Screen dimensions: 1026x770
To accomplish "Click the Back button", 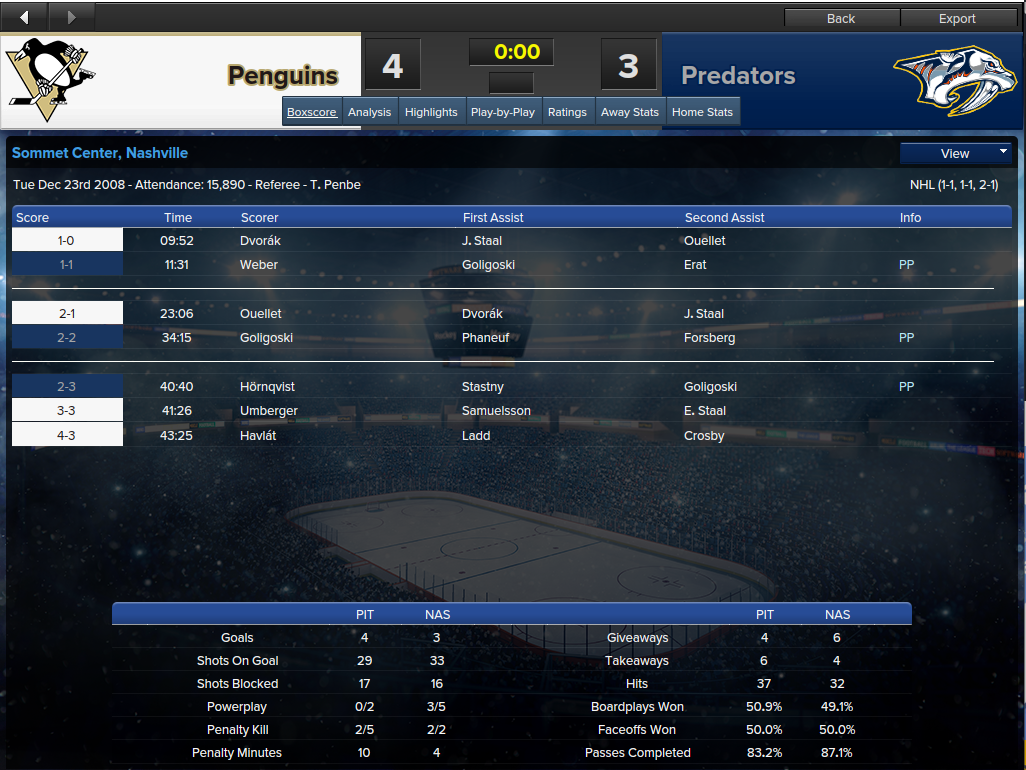I will click(x=841, y=18).
